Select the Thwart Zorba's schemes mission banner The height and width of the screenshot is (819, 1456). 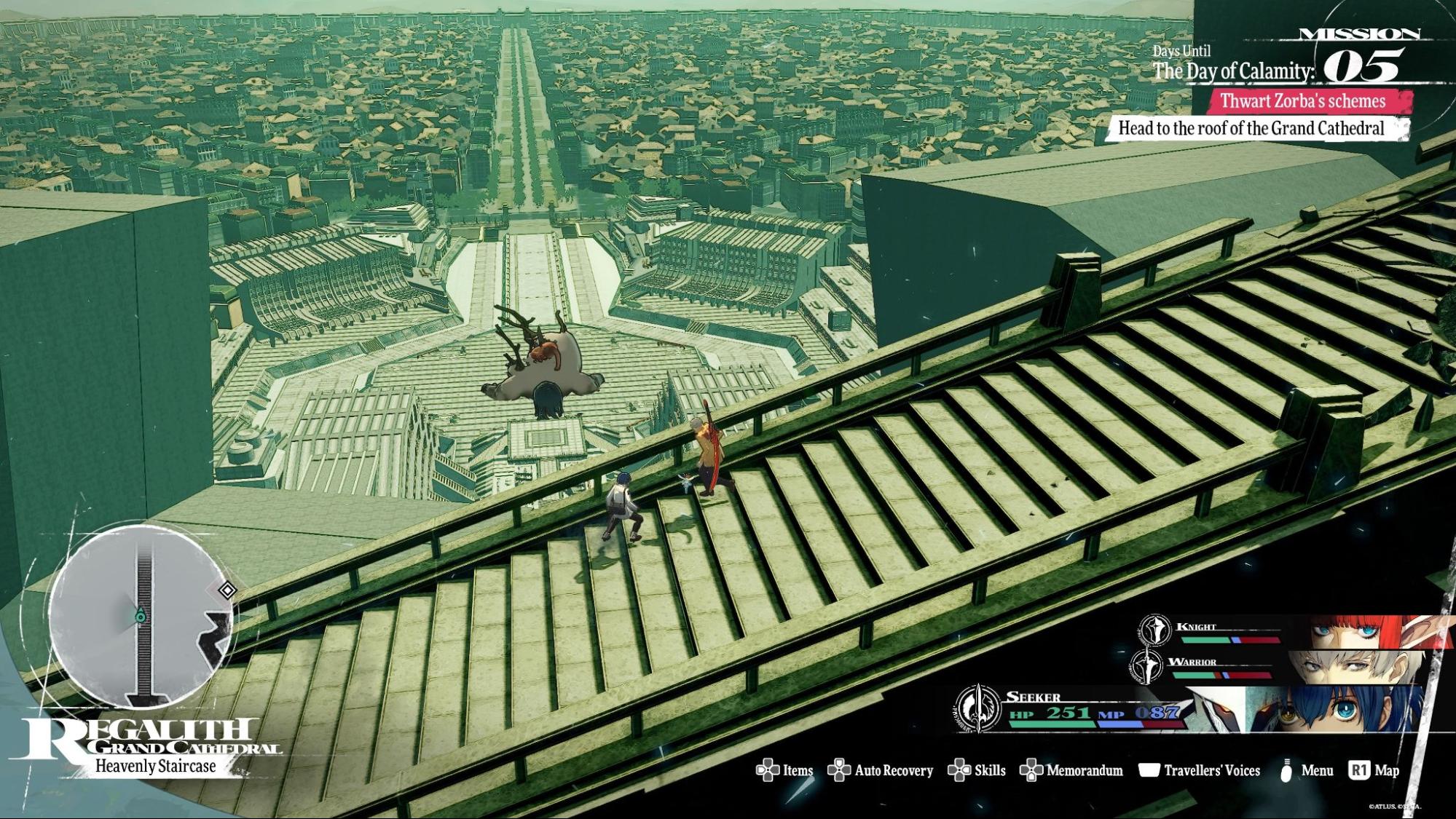click(x=1302, y=101)
